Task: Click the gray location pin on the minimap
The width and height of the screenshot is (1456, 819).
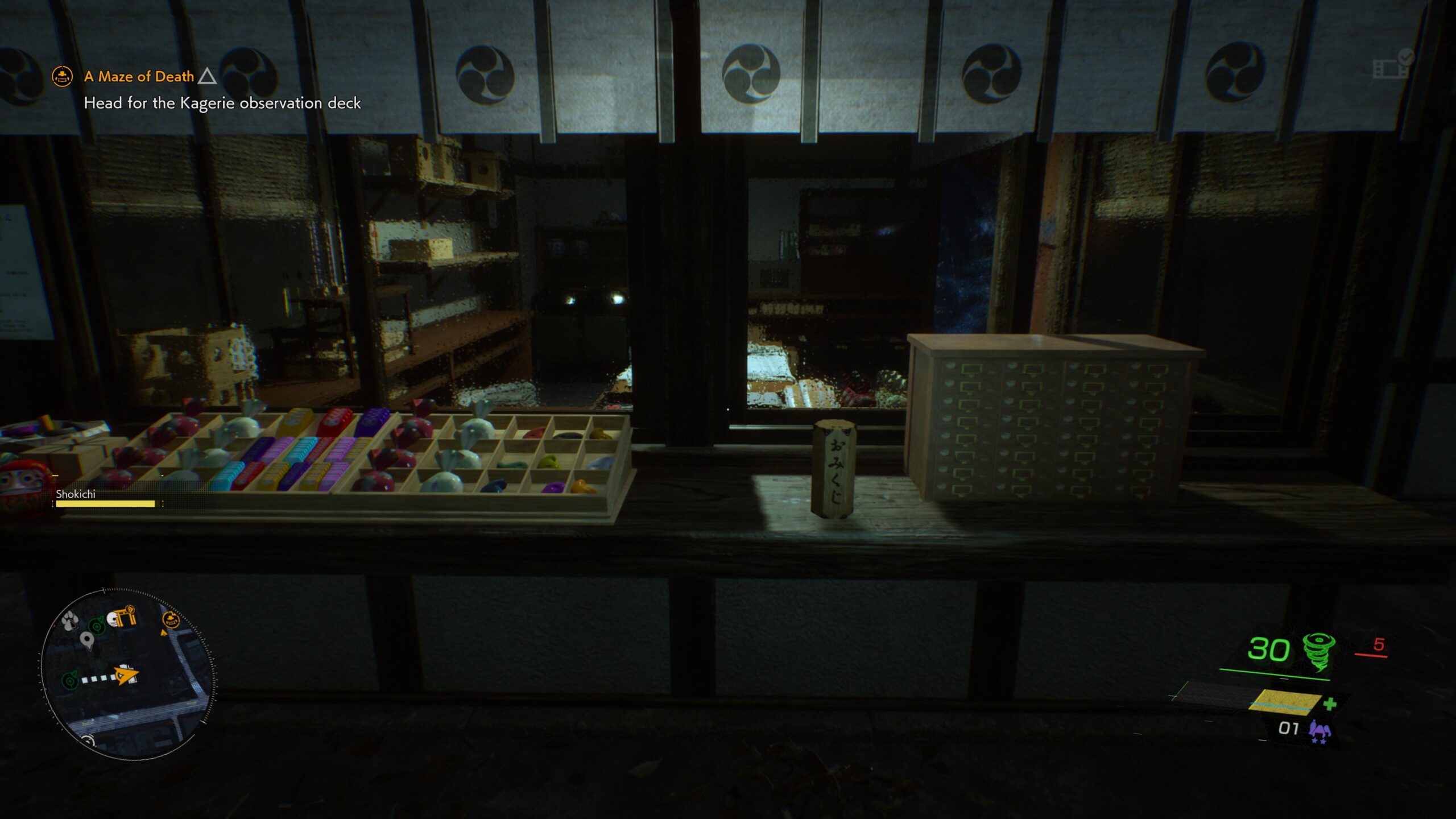Action: tap(86, 639)
